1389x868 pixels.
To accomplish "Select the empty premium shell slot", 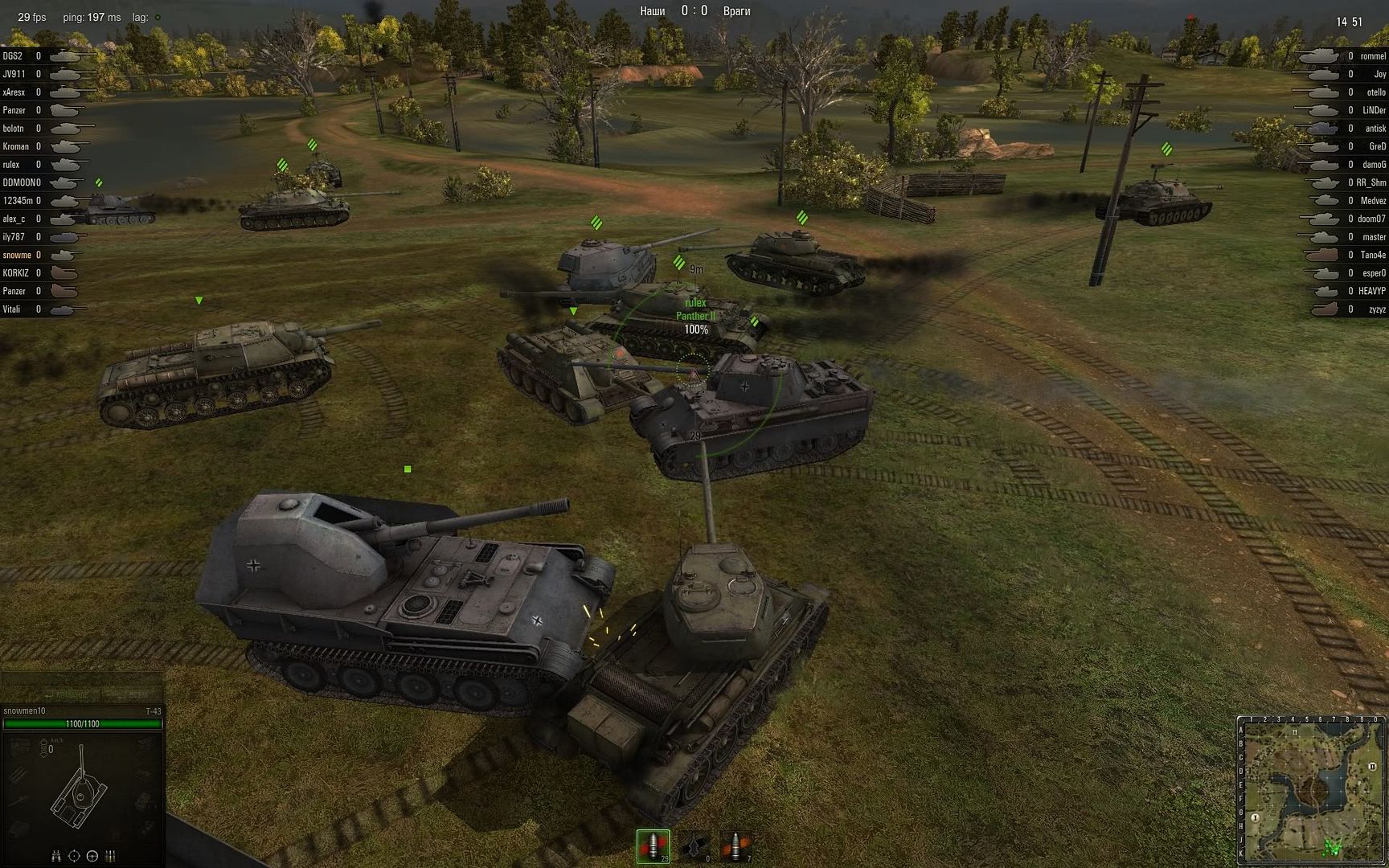I will point(695,845).
